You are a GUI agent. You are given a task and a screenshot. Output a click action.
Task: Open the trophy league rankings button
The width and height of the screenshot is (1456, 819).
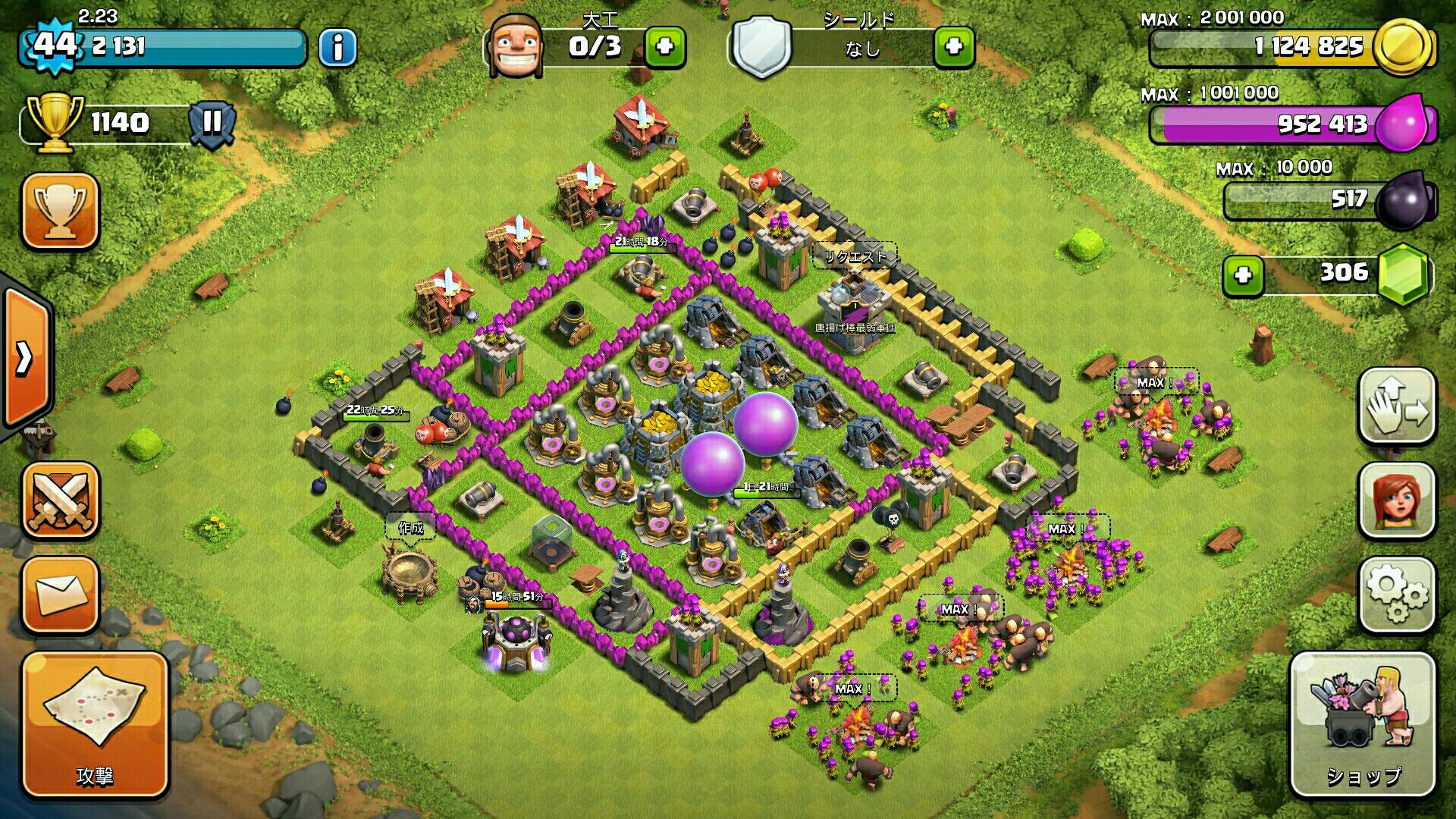tap(61, 210)
